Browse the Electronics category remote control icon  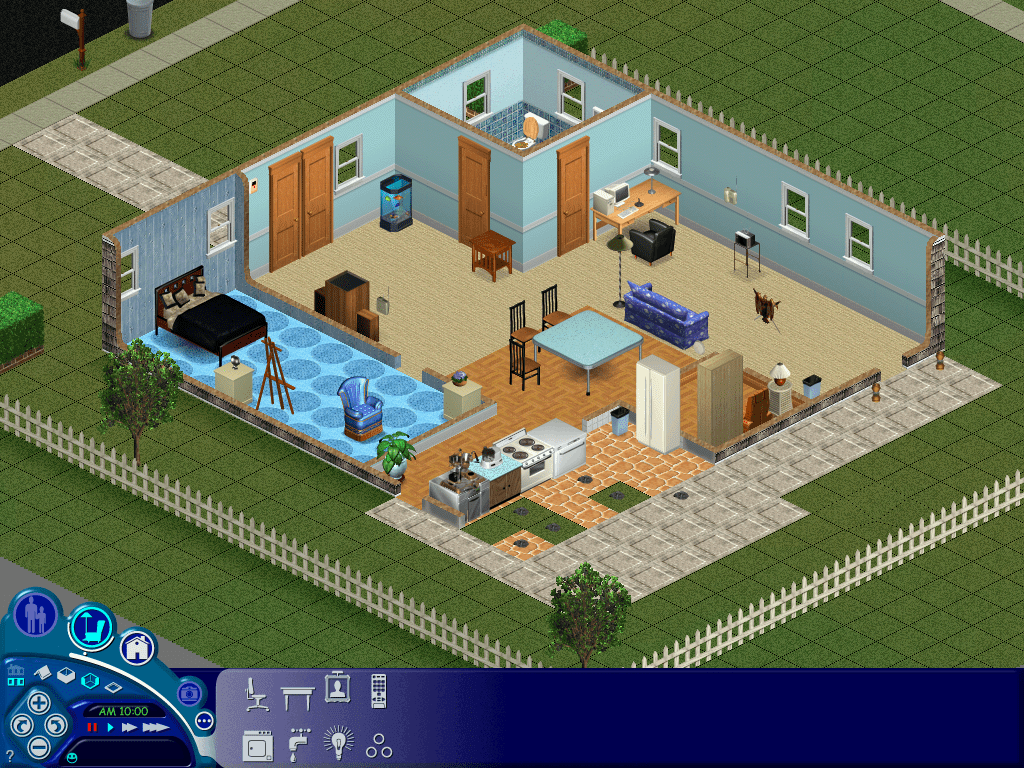pyautogui.click(x=378, y=691)
